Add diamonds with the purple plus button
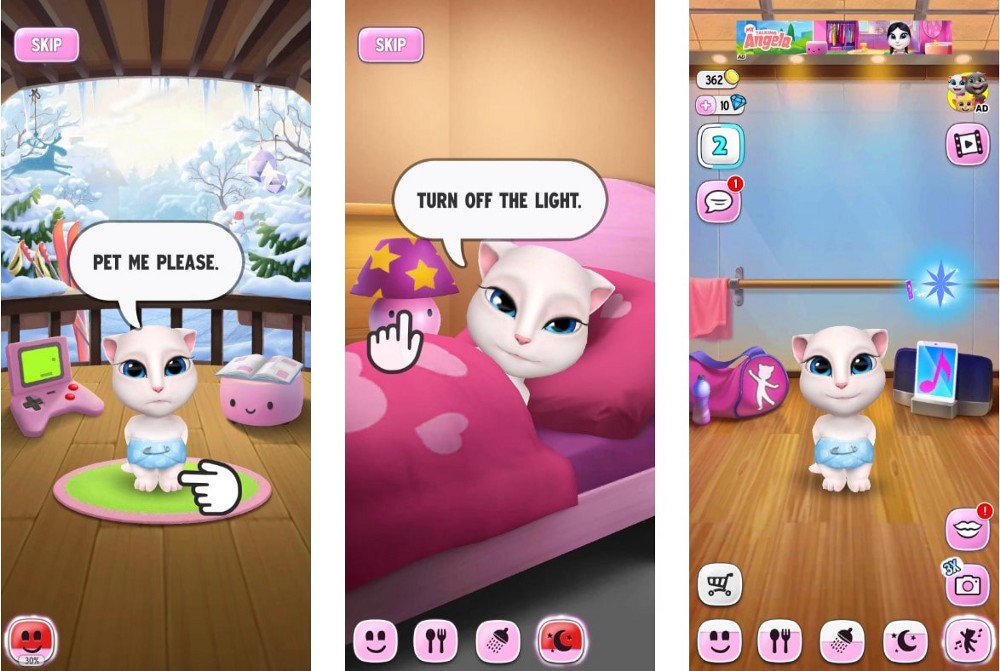The image size is (1000, 671). click(706, 105)
